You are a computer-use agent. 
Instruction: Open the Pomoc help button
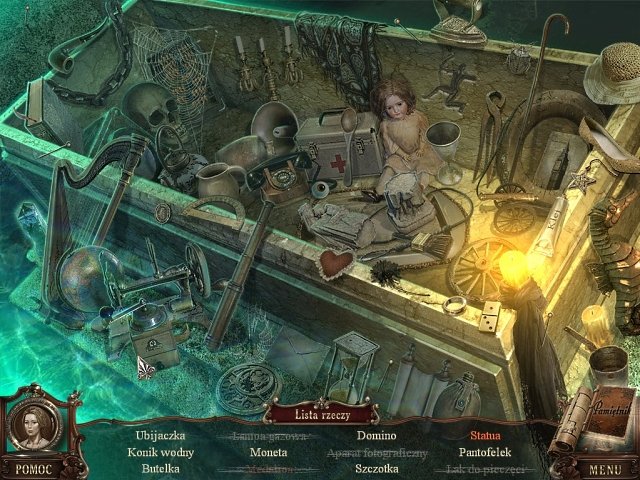34,468
